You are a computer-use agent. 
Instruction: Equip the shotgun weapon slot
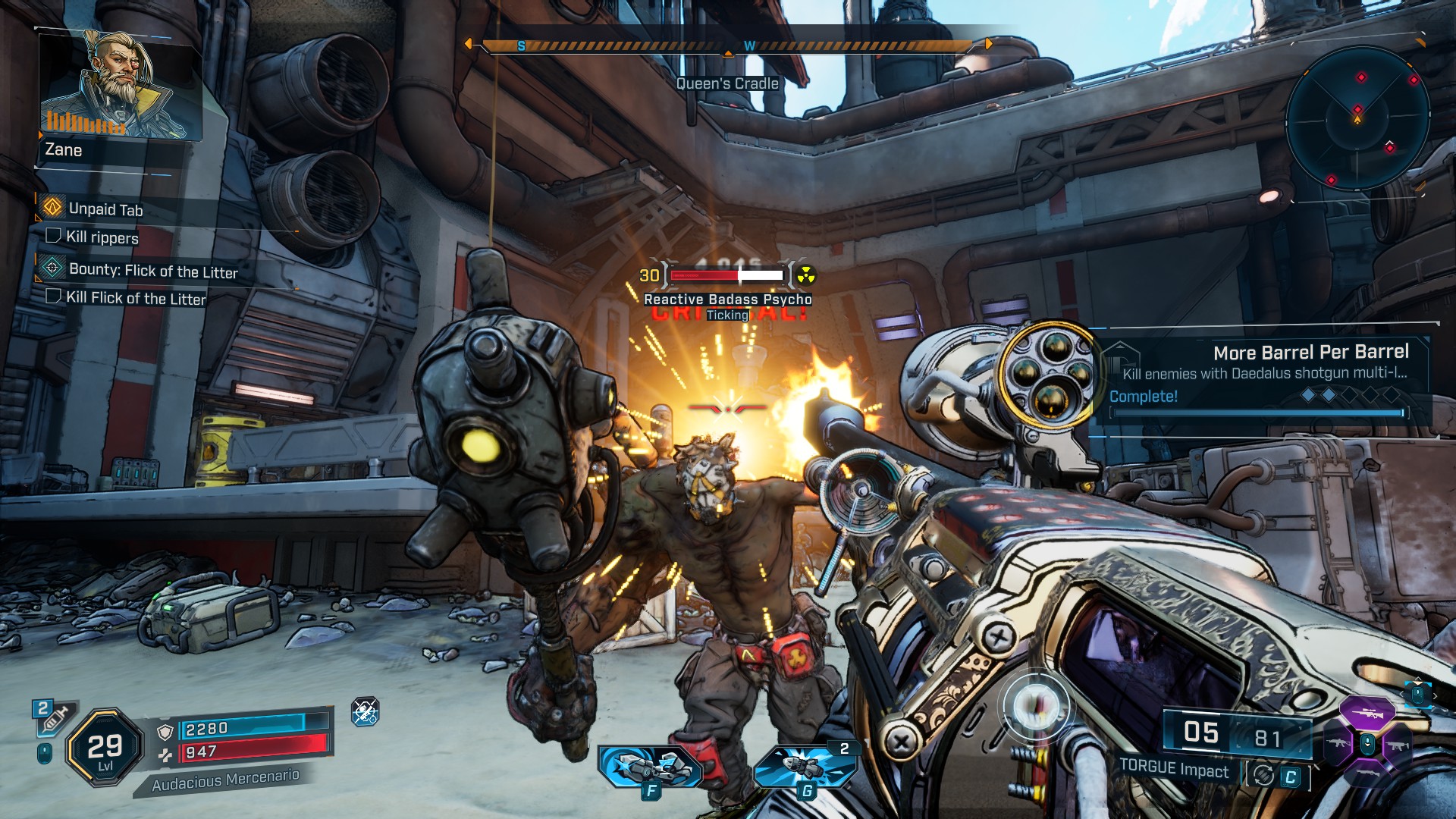1367,773
